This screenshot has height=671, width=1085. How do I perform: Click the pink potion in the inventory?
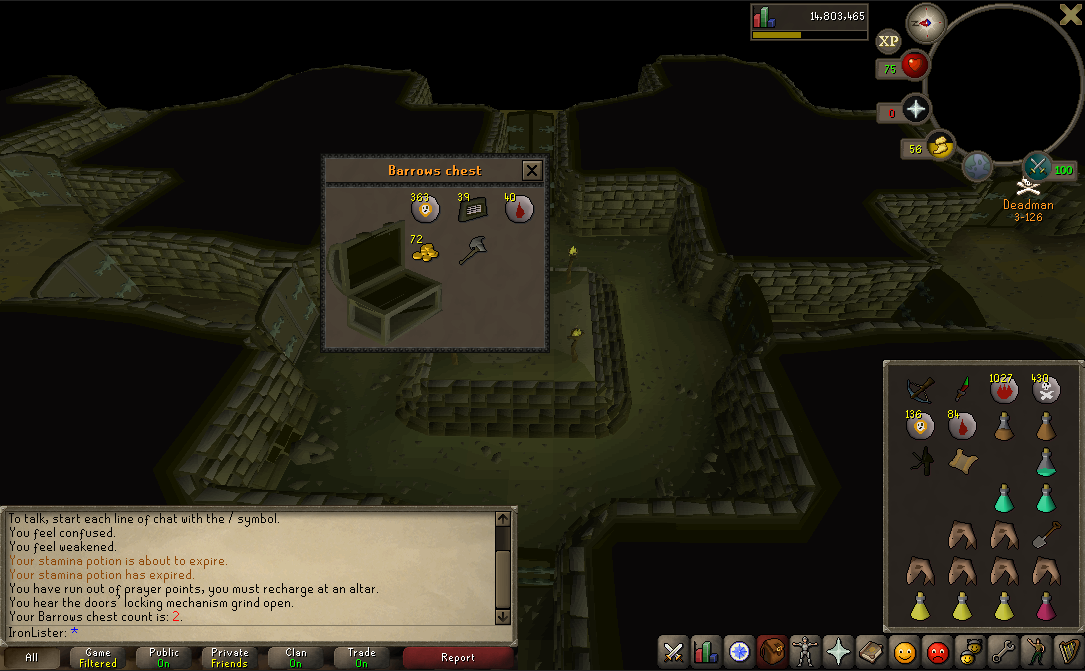1046,606
